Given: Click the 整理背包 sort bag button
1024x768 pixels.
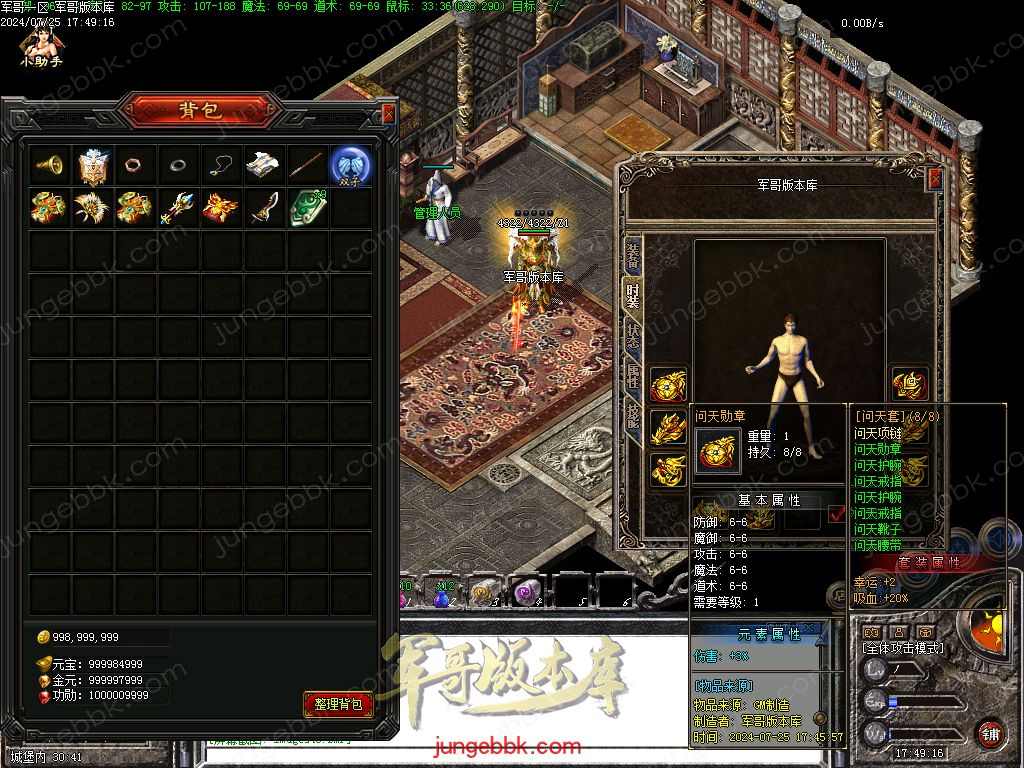Looking at the screenshot, I should click(338, 704).
